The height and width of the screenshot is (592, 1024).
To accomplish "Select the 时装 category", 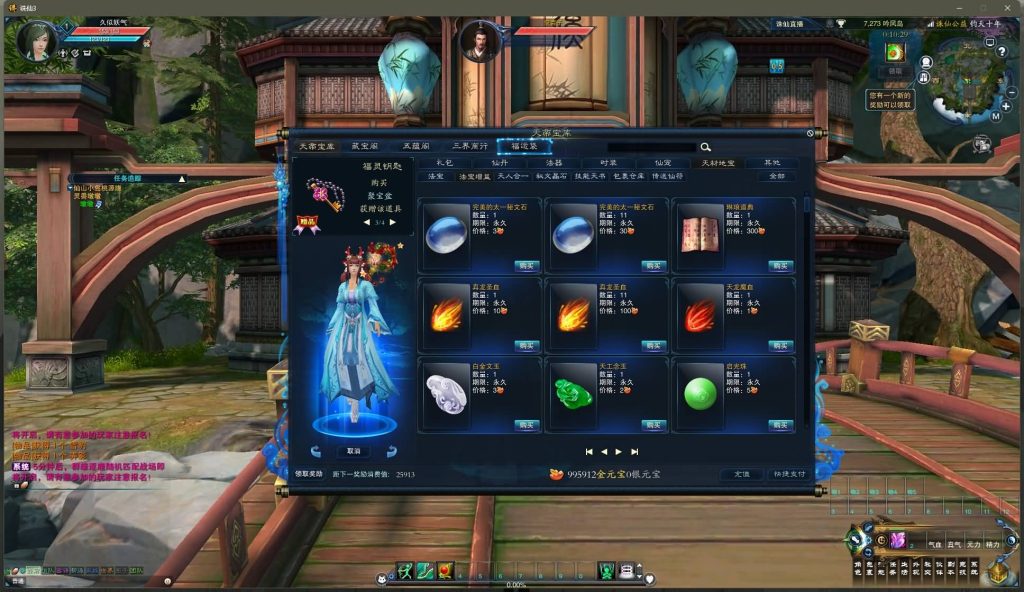I will (609, 162).
